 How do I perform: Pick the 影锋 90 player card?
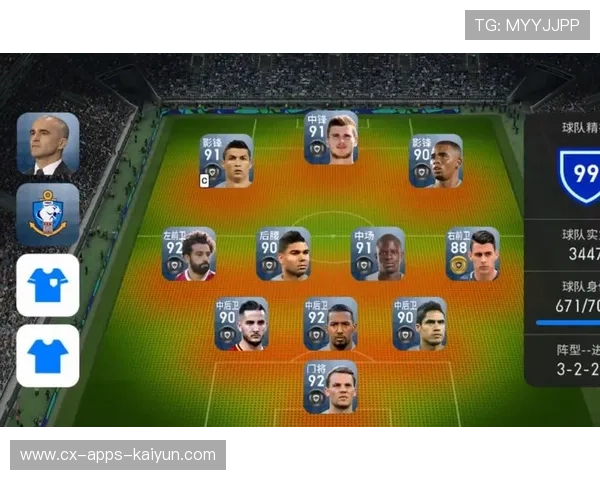tap(436, 162)
